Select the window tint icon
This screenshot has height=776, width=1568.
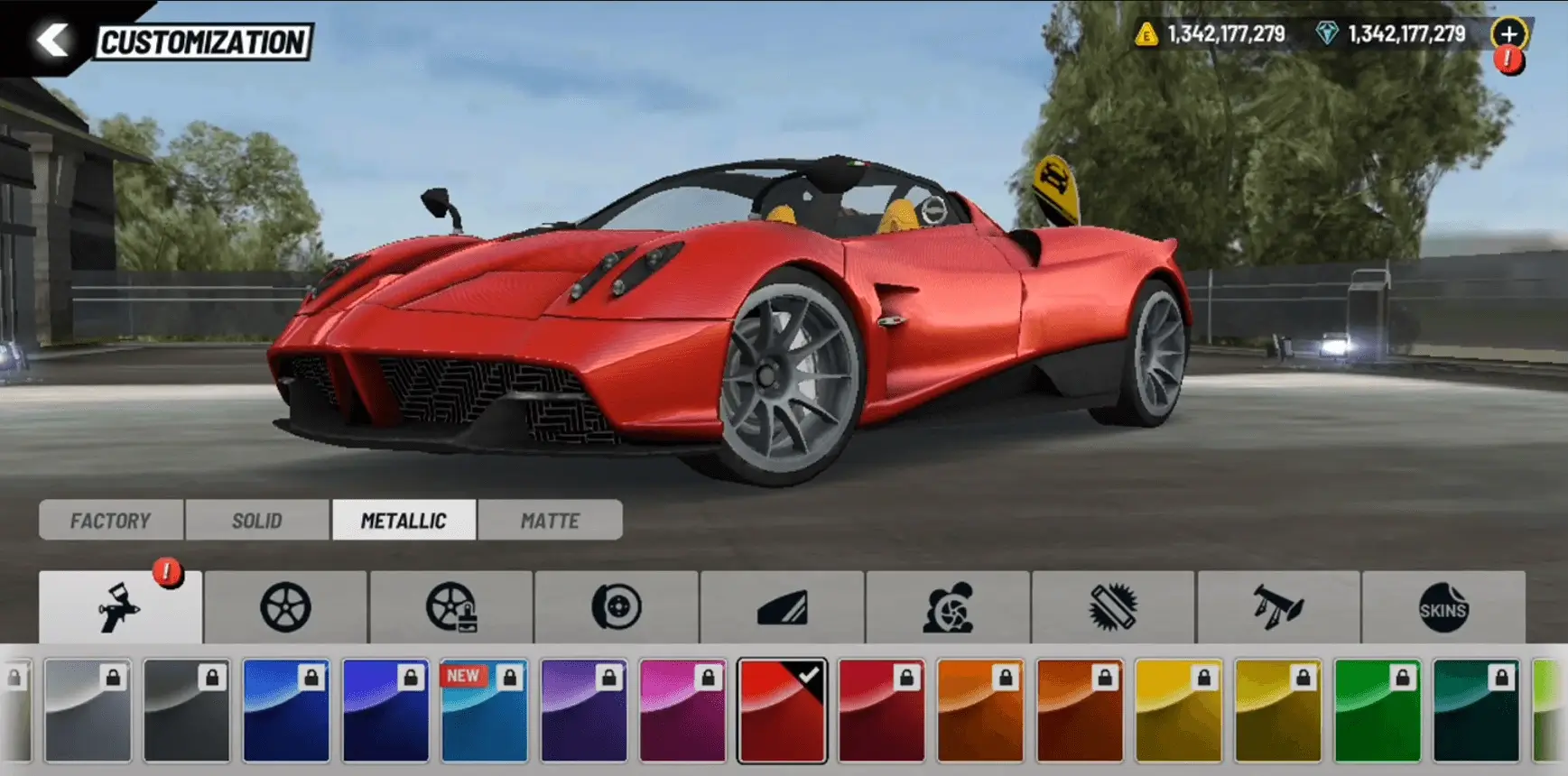pyautogui.click(x=782, y=609)
